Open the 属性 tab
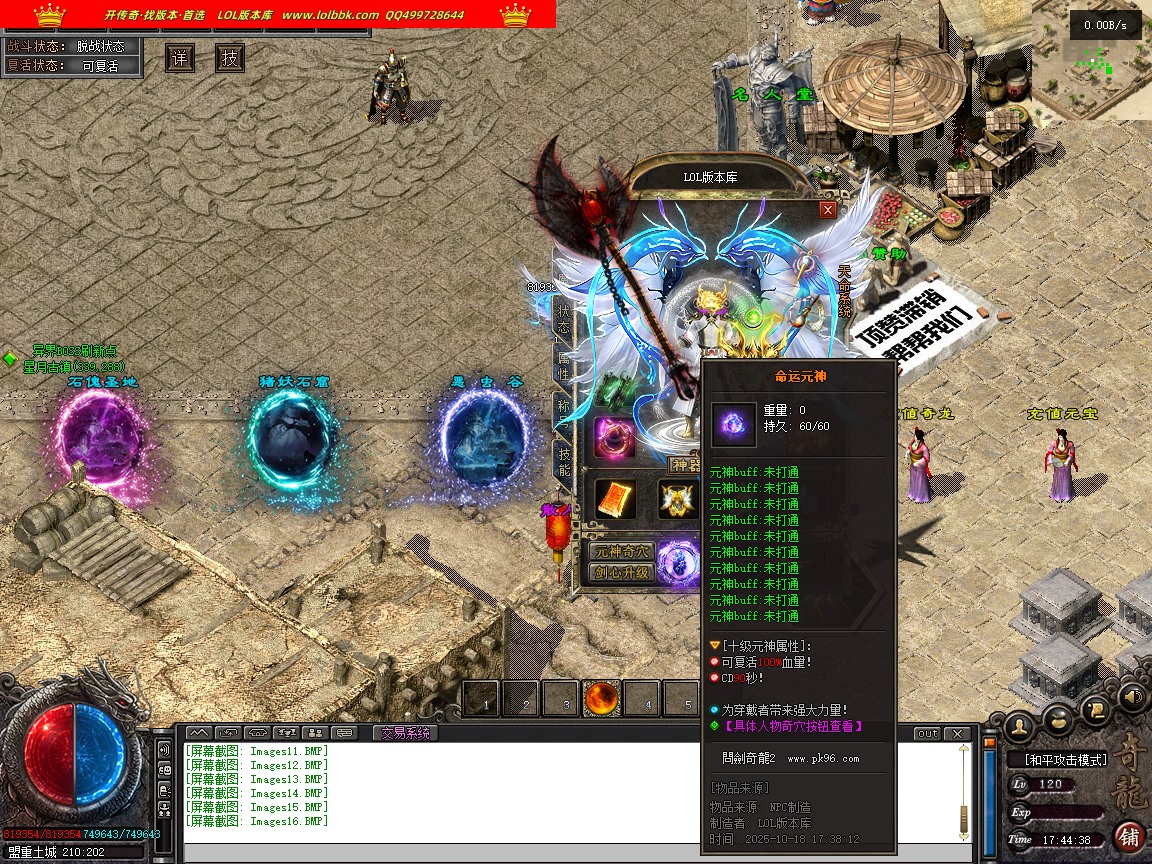 (x=563, y=365)
